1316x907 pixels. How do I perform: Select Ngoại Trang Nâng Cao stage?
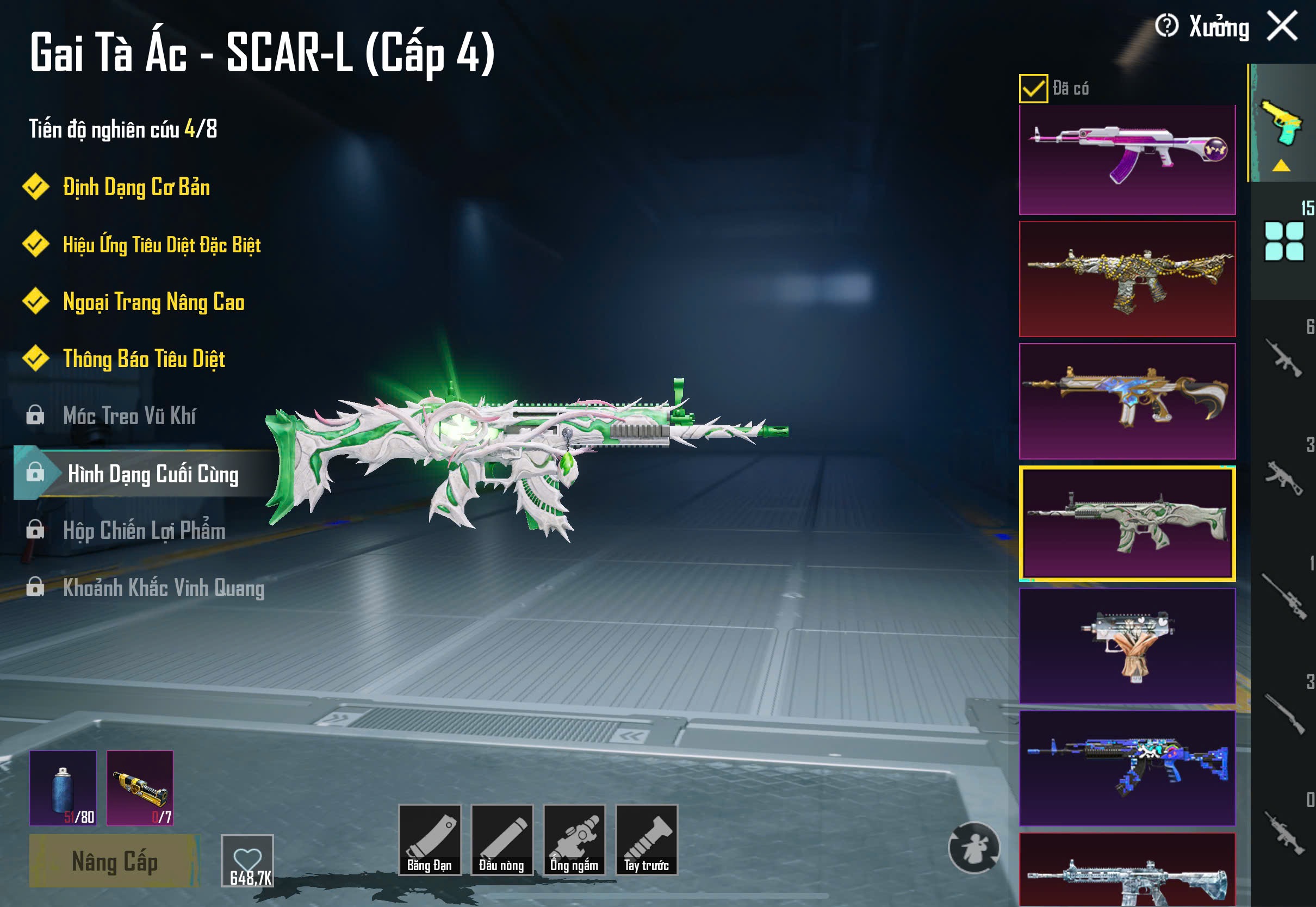tap(153, 302)
